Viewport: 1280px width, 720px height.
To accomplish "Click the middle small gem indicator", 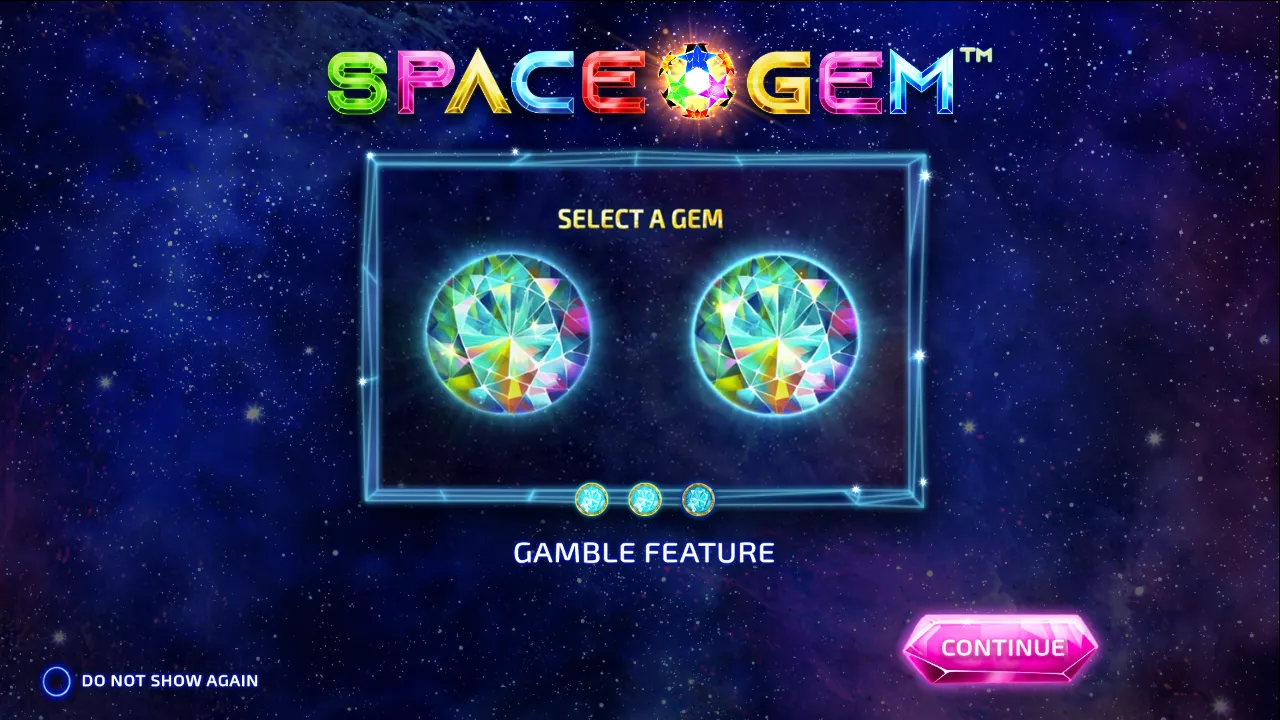I will pos(644,501).
